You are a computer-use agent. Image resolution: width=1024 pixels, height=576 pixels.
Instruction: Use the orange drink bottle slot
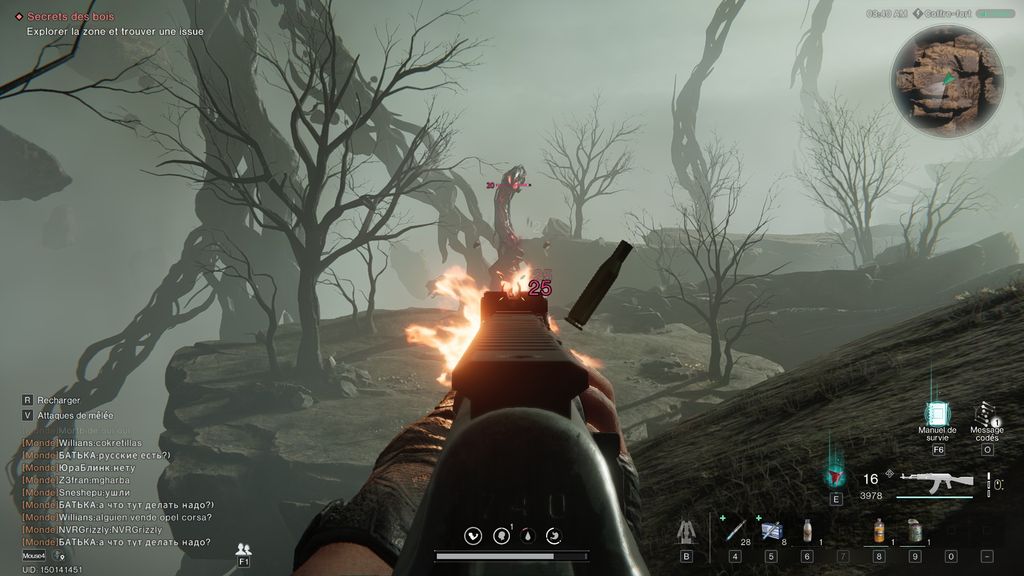click(879, 530)
